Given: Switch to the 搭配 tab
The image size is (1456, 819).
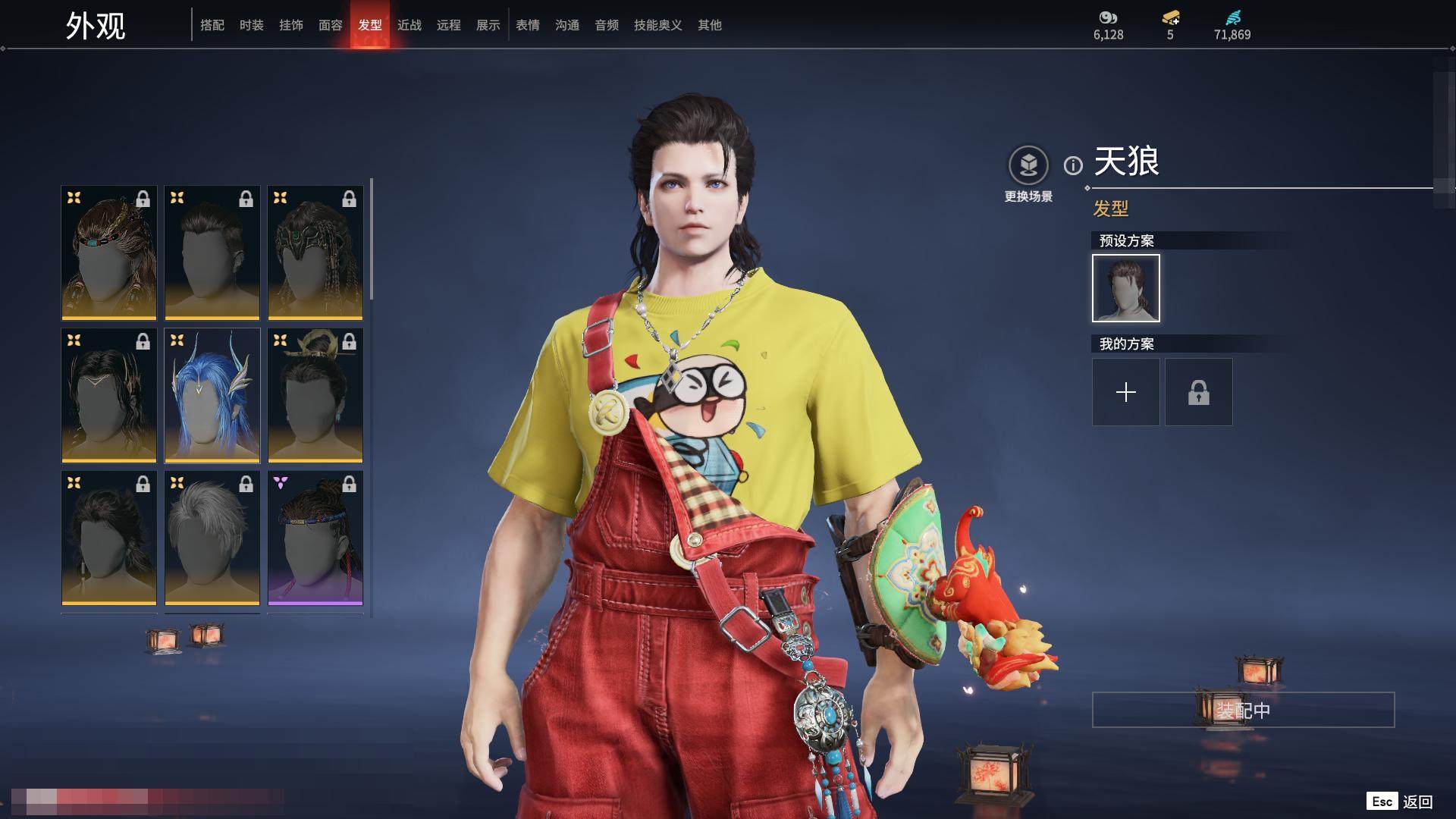Looking at the screenshot, I should pos(212,25).
